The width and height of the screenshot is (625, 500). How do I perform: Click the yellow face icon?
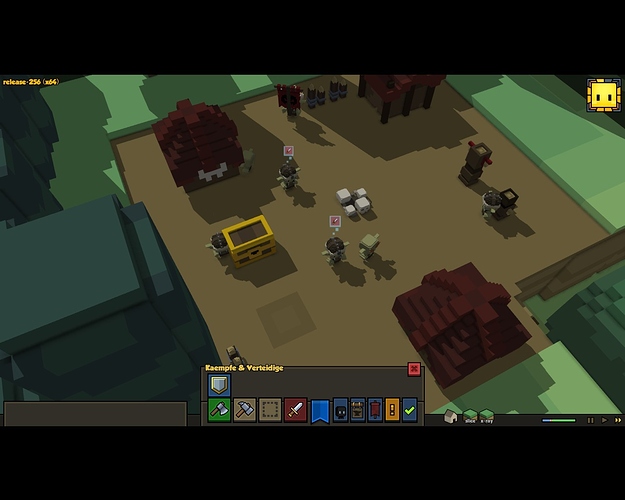pos(603,96)
